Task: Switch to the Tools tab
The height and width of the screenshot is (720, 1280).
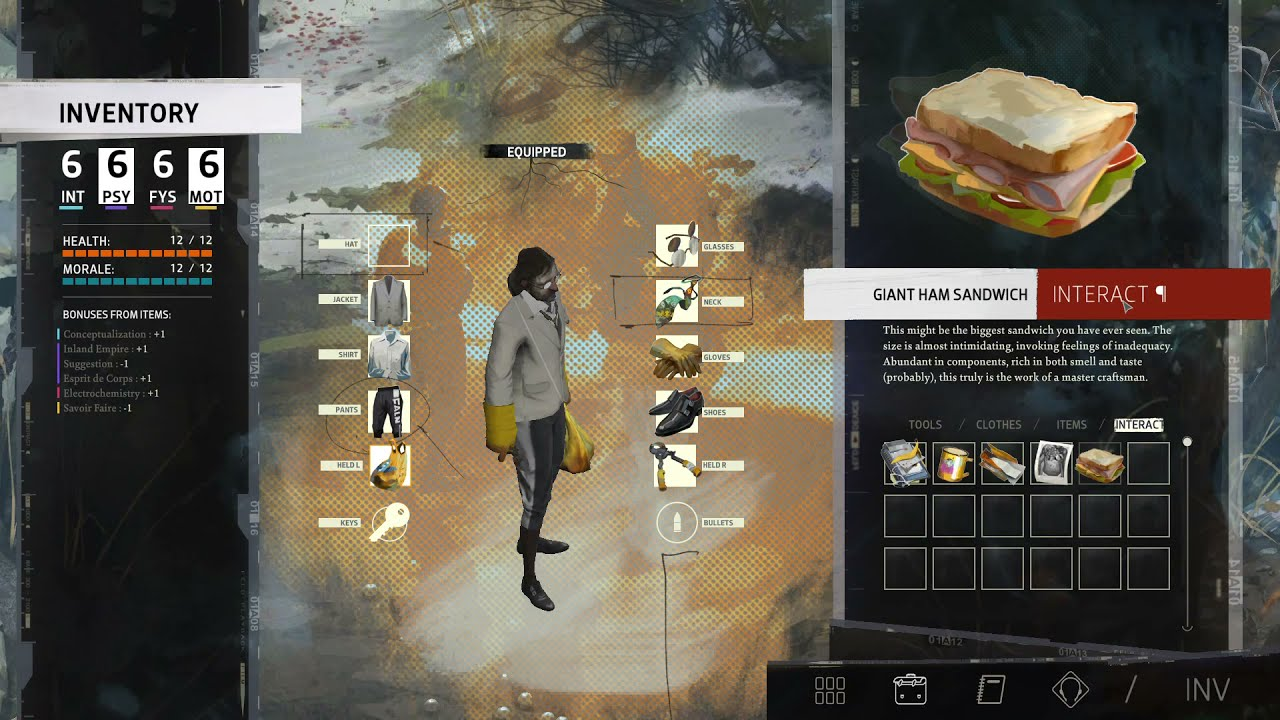Action: [x=925, y=425]
